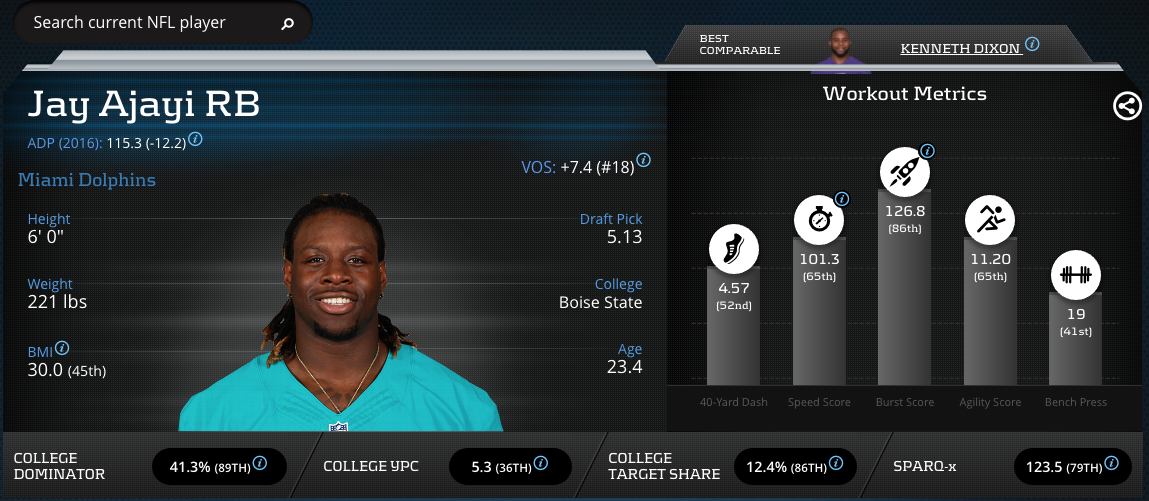1149x501 pixels.
Task: Open the BMI info icon
Action: click(62, 348)
